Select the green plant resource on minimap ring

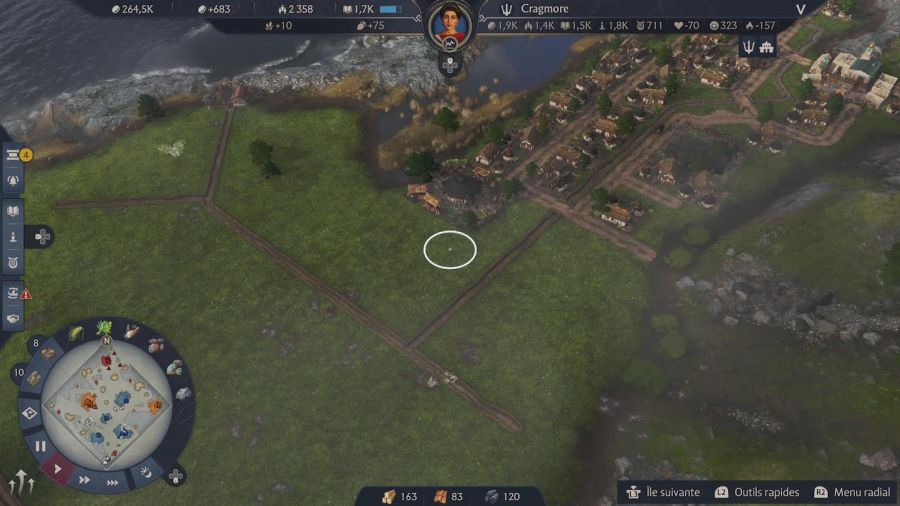pos(104,328)
